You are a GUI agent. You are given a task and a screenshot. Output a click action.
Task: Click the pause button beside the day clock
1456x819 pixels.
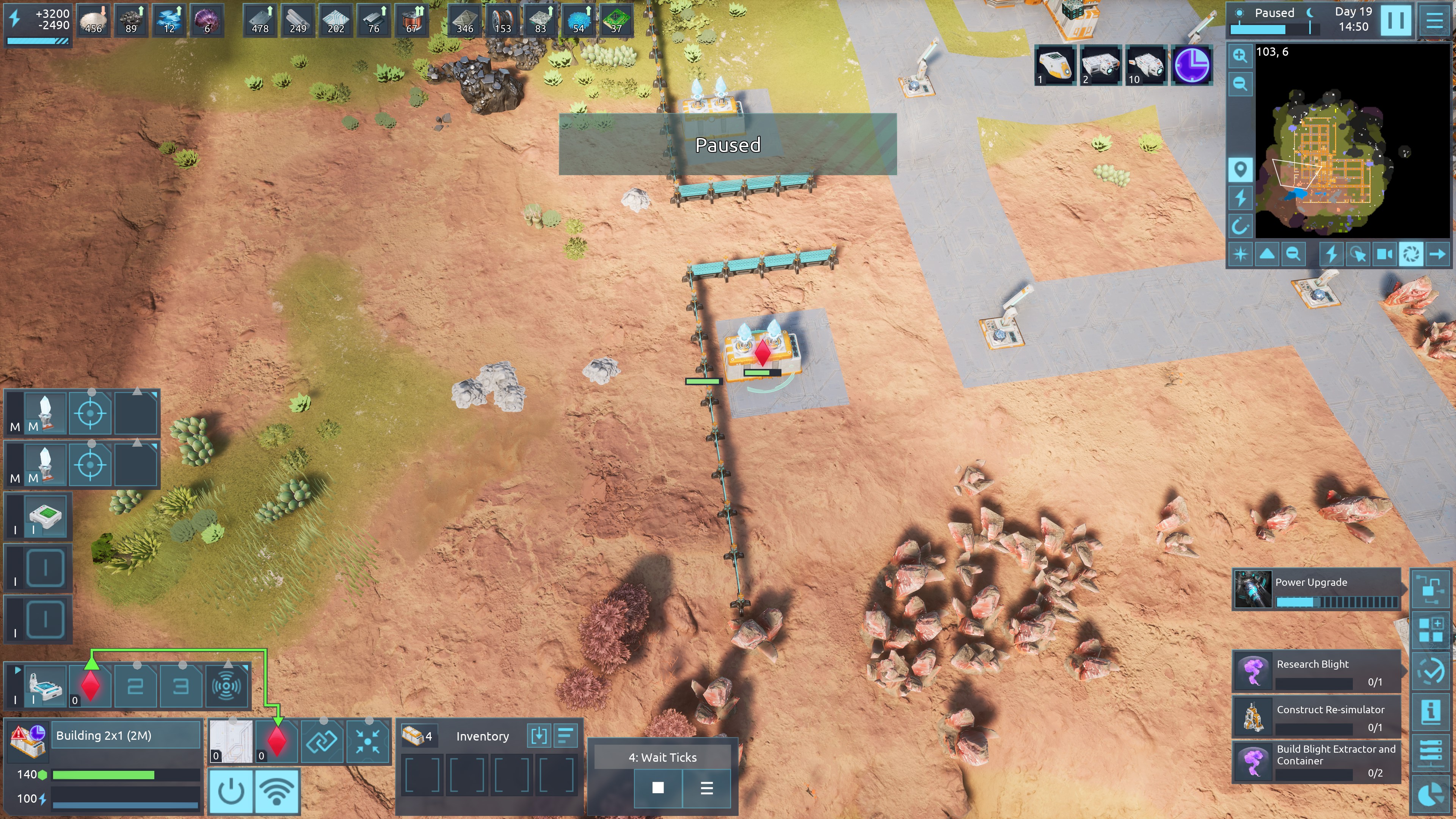[1395, 20]
